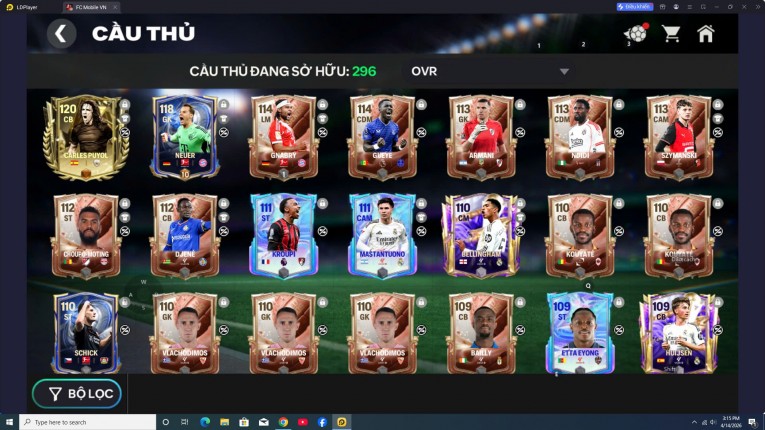Screen dimensions: 765x430
Task: Choose the Etta Eyong 109 ST card
Action: tap(580, 333)
